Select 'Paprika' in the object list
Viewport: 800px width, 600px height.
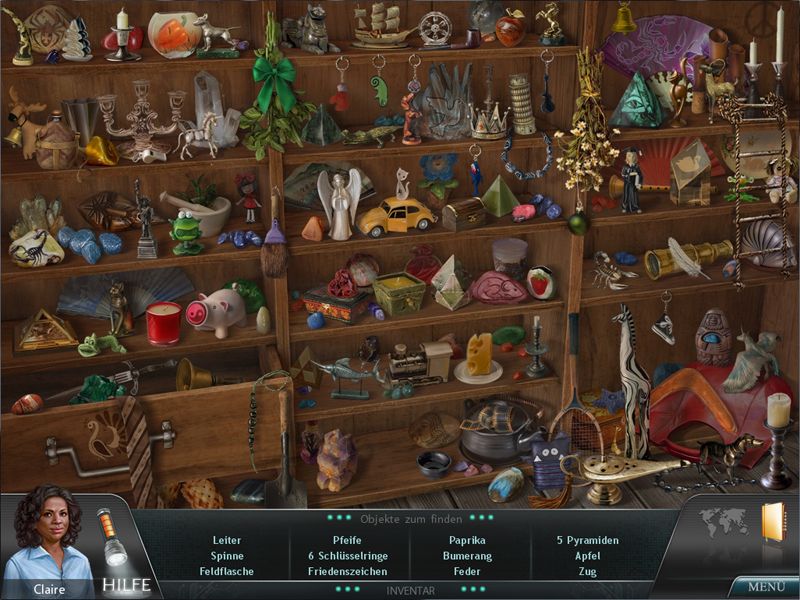[467, 540]
